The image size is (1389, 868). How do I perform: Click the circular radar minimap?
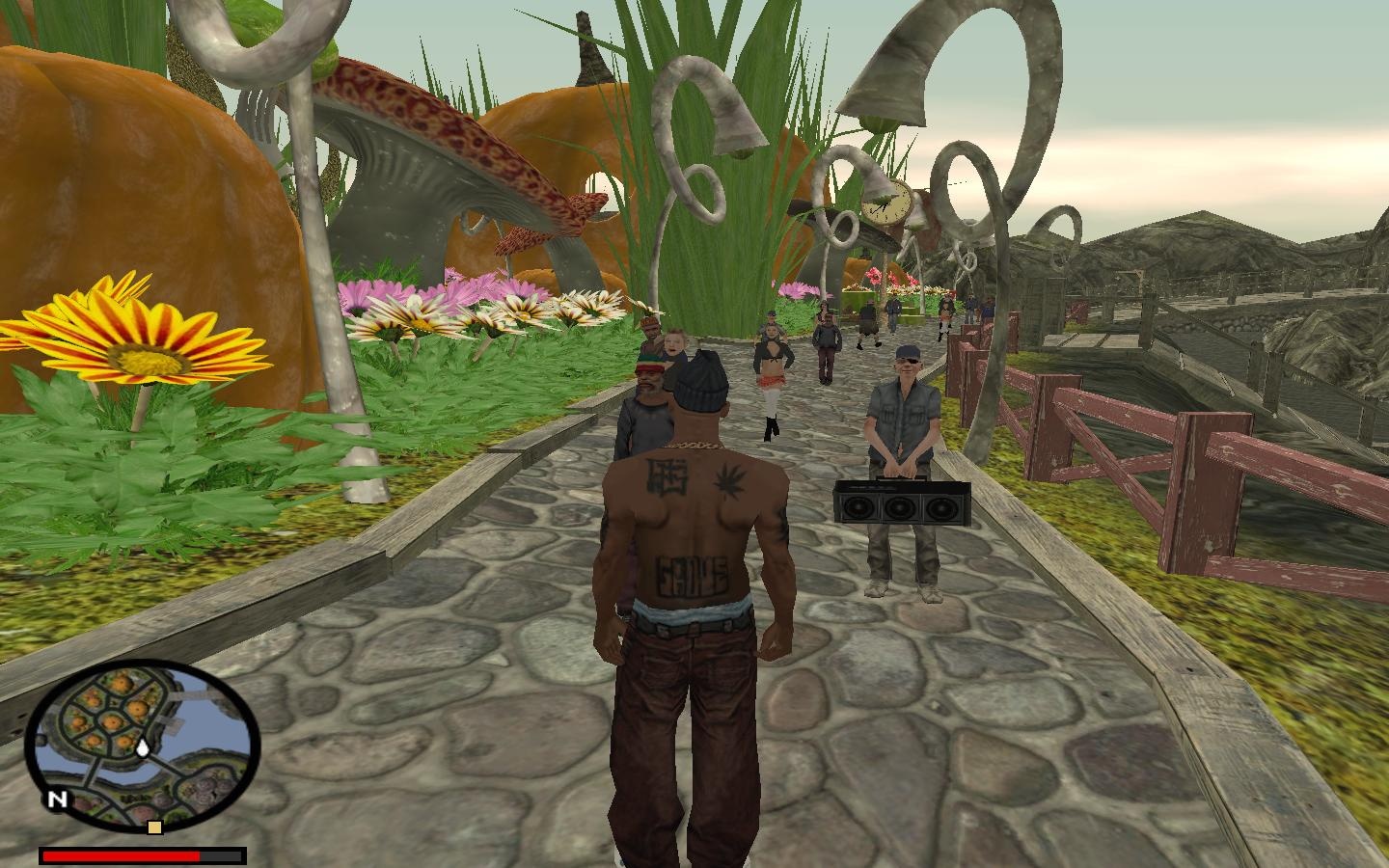pyautogui.click(x=142, y=744)
